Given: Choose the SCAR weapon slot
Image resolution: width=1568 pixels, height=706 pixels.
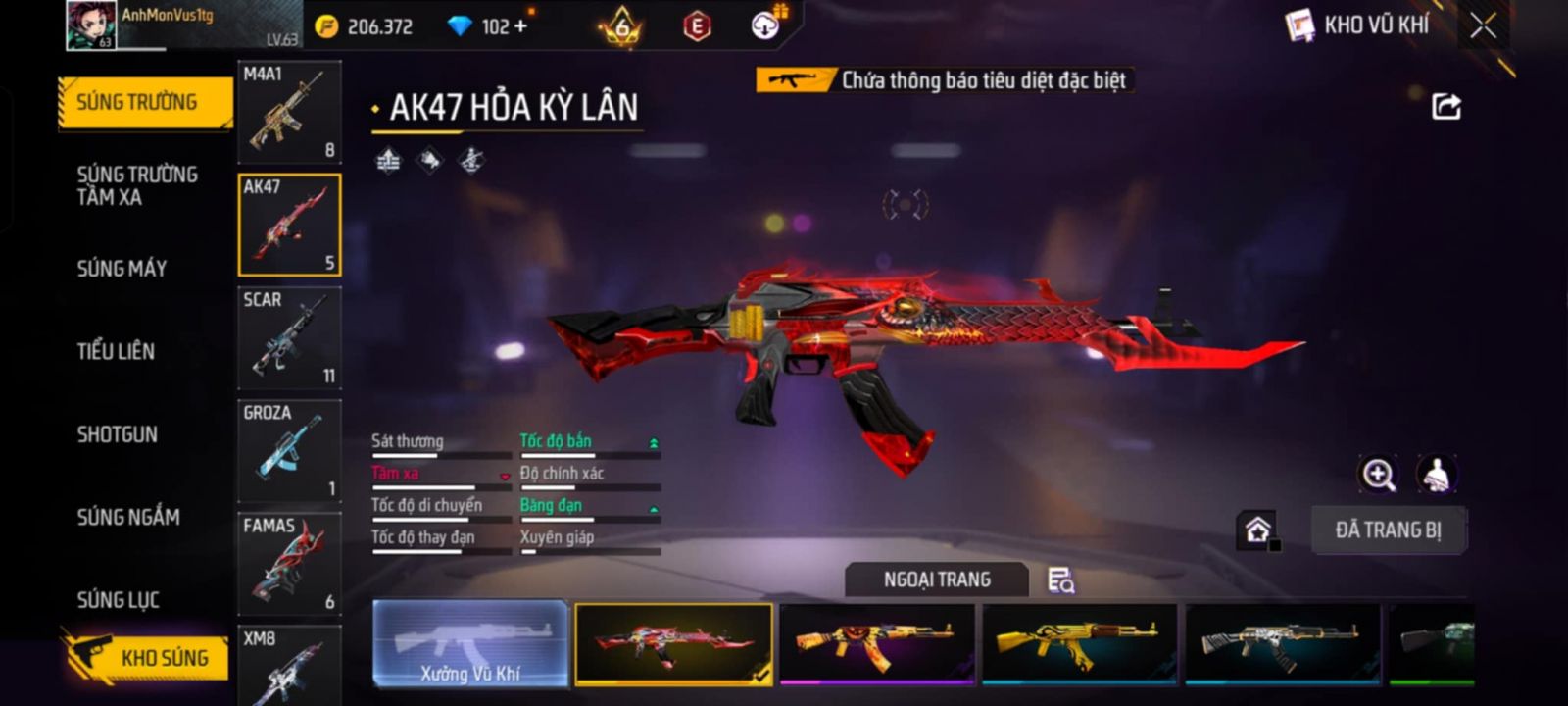Looking at the screenshot, I should click(289, 337).
